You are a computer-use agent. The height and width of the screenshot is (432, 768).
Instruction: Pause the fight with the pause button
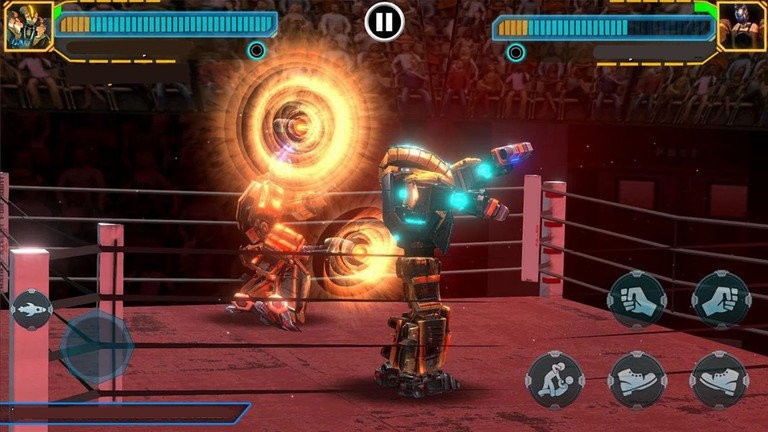384,21
